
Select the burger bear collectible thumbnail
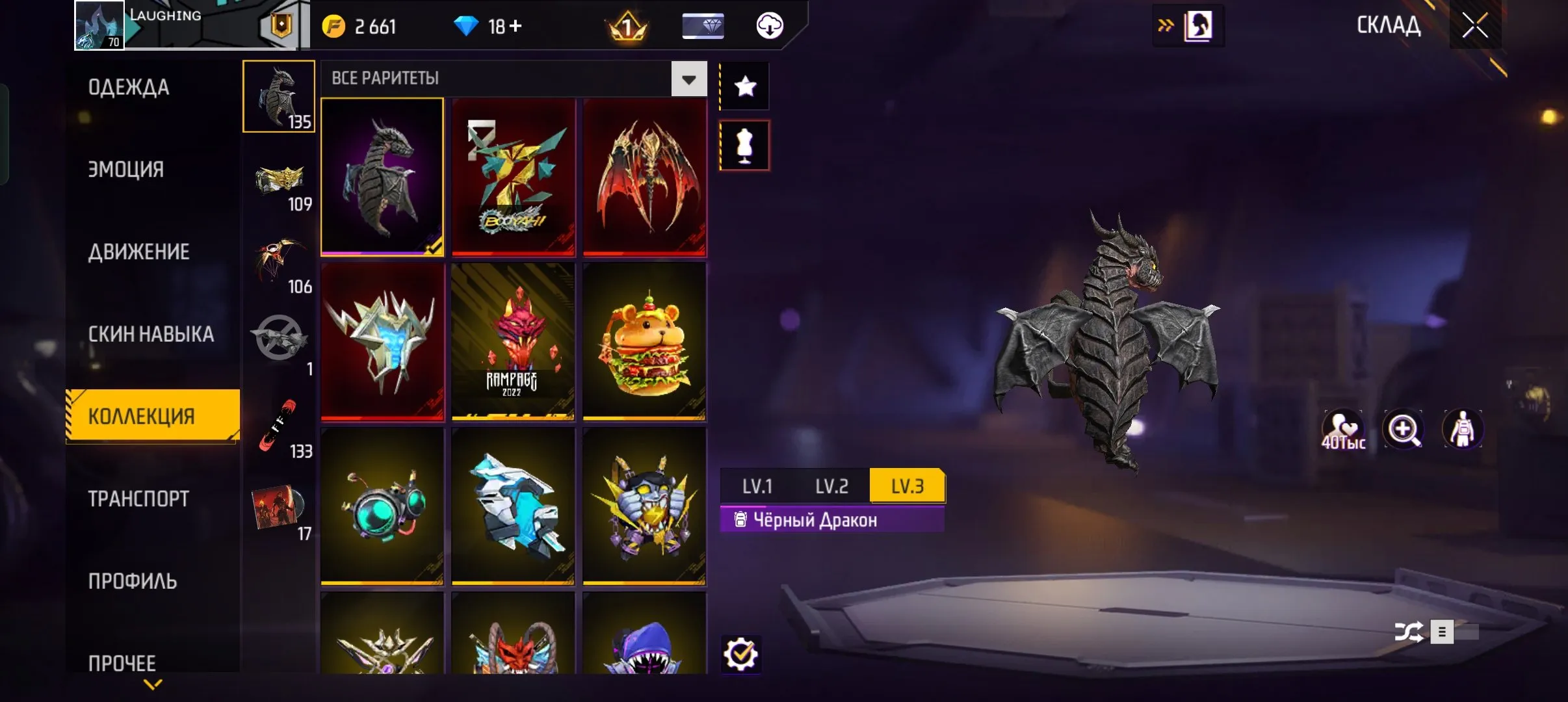click(644, 341)
